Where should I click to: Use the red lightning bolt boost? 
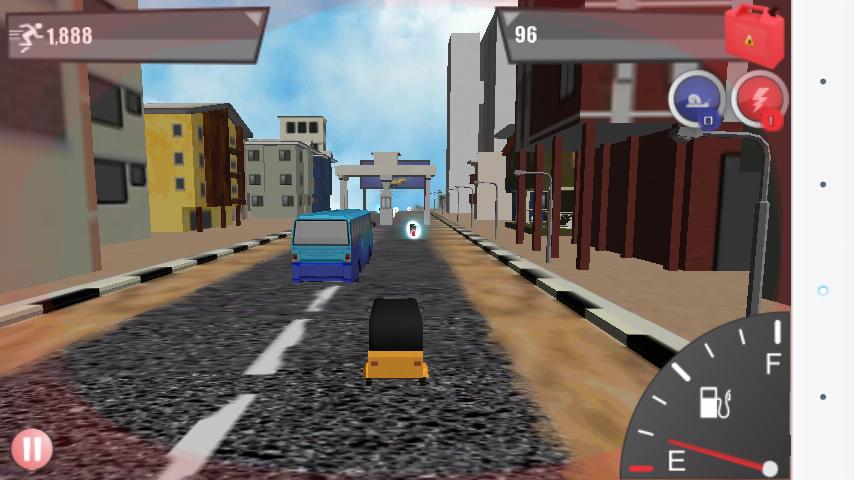click(x=758, y=98)
